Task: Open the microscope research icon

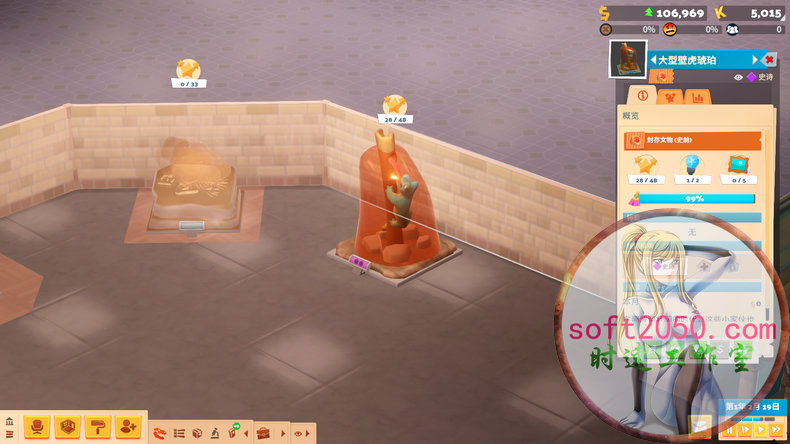Action: click(x=214, y=433)
